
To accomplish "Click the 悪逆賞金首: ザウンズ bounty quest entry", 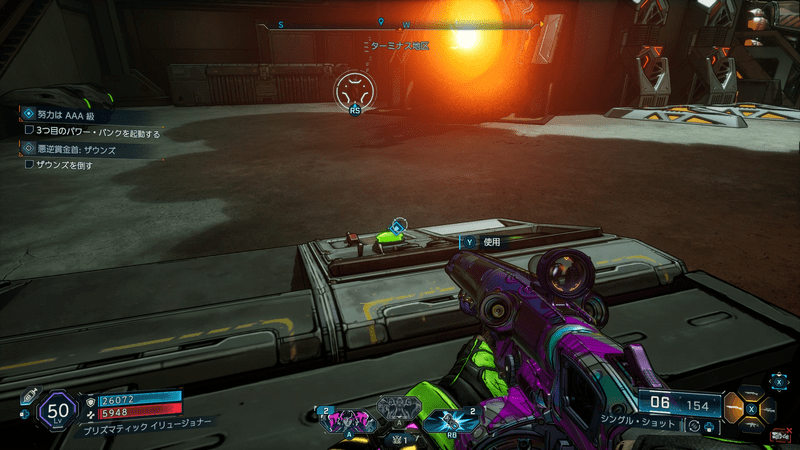I will 69,148.
